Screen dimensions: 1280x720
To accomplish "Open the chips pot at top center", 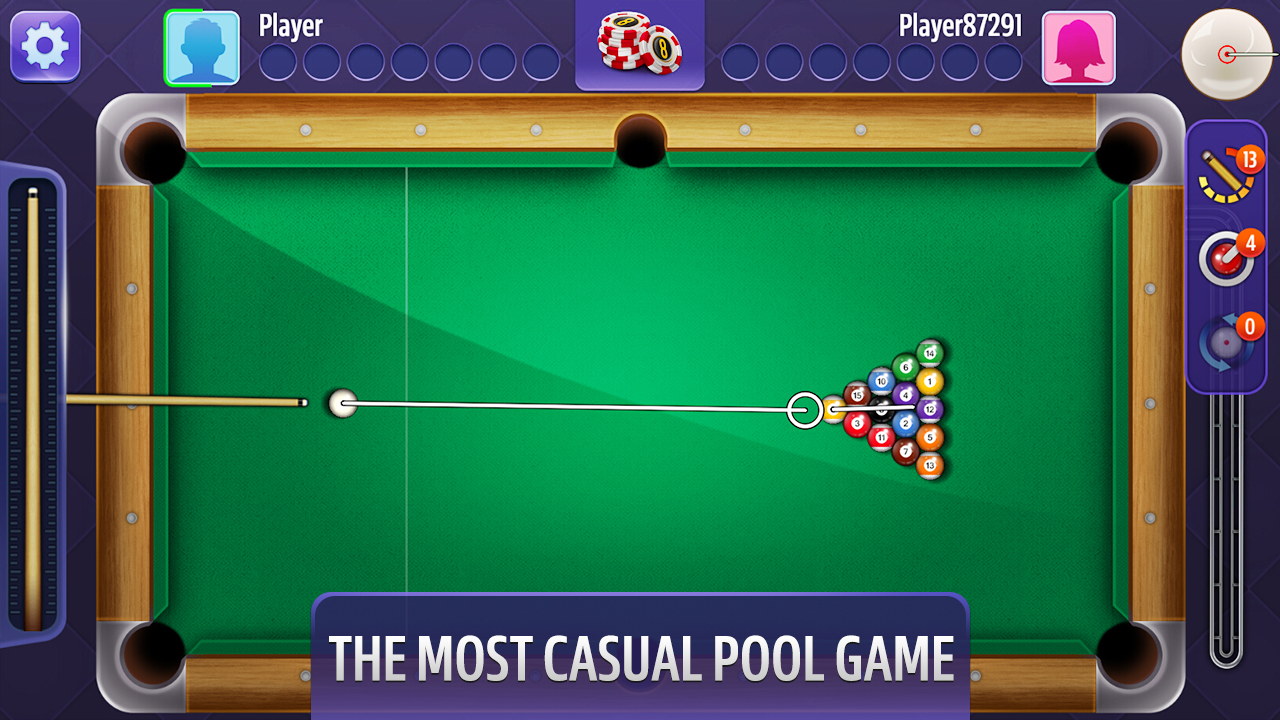I will point(639,43).
